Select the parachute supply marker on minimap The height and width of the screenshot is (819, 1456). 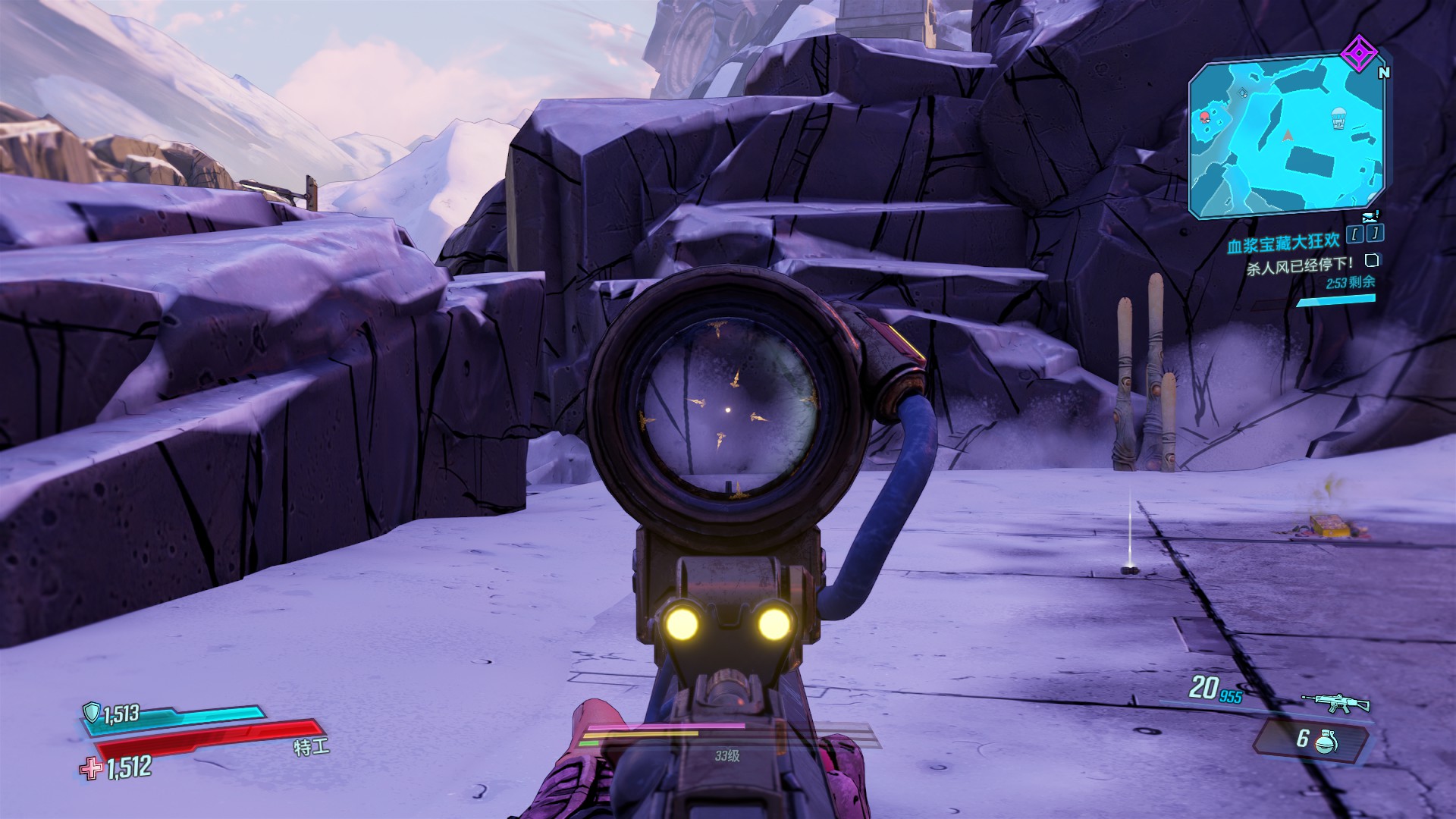click(x=1338, y=118)
